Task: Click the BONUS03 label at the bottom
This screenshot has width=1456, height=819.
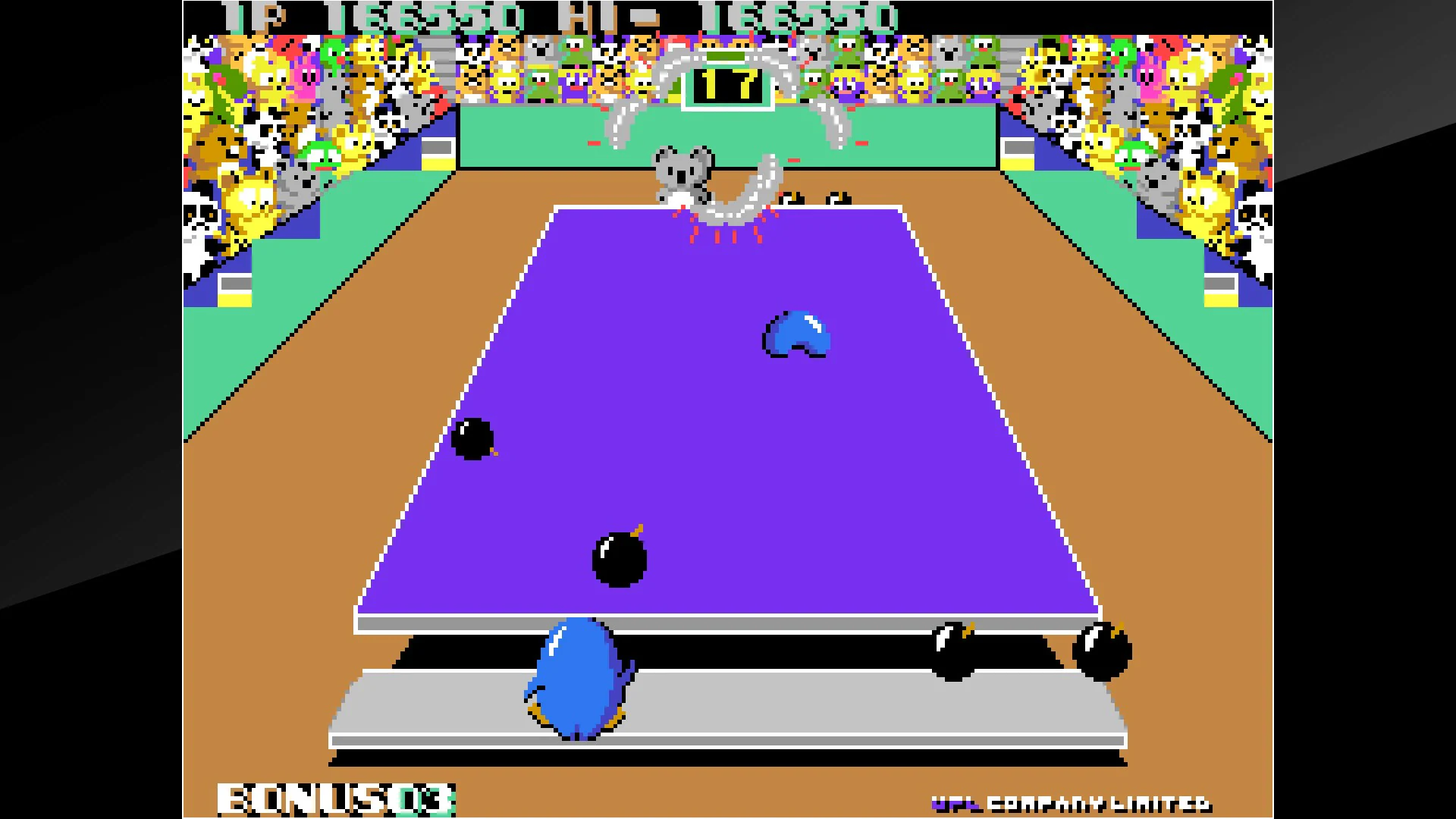Action: click(x=334, y=799)
